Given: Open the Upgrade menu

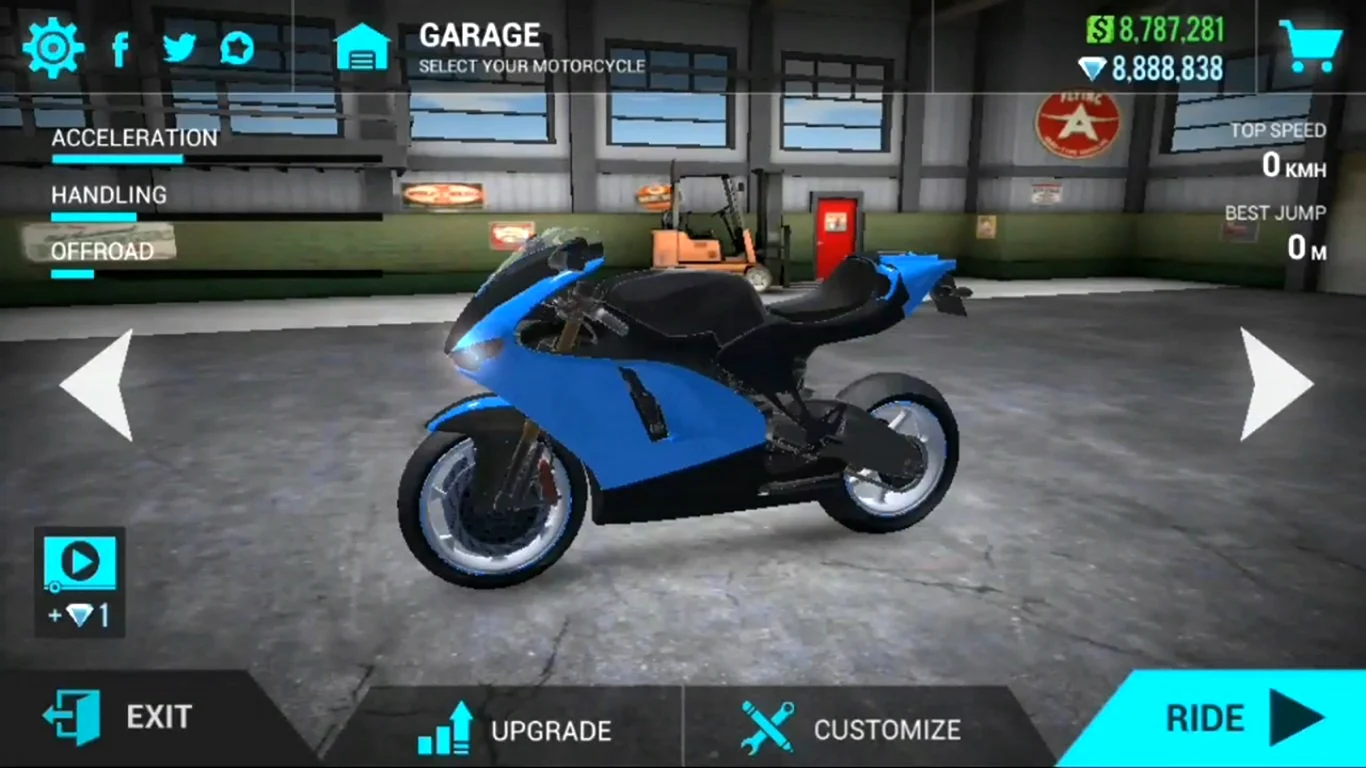Looking at the screenshot, I should click(x=515, y=729).
